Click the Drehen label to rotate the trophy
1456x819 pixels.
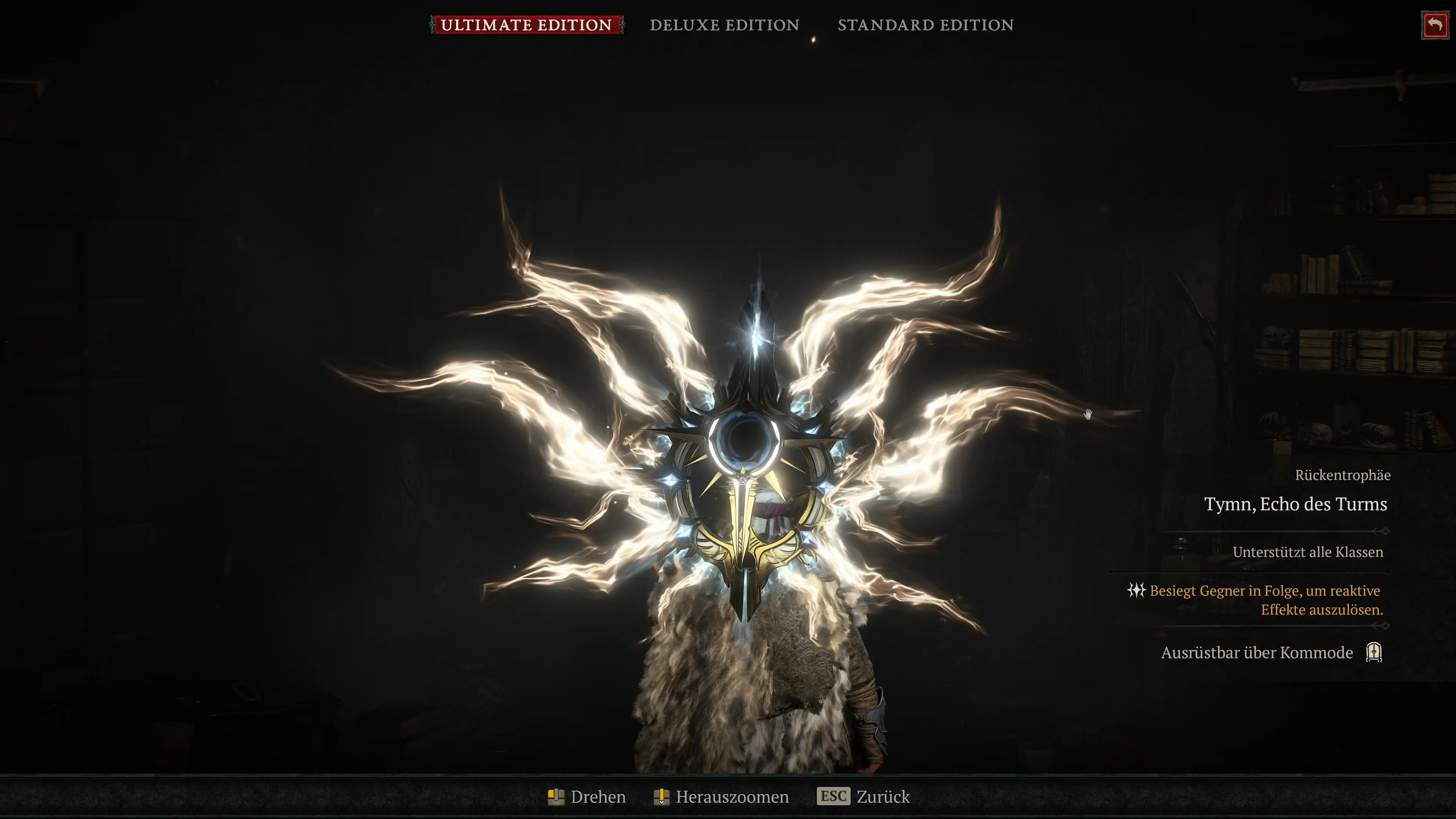[598, 797]
